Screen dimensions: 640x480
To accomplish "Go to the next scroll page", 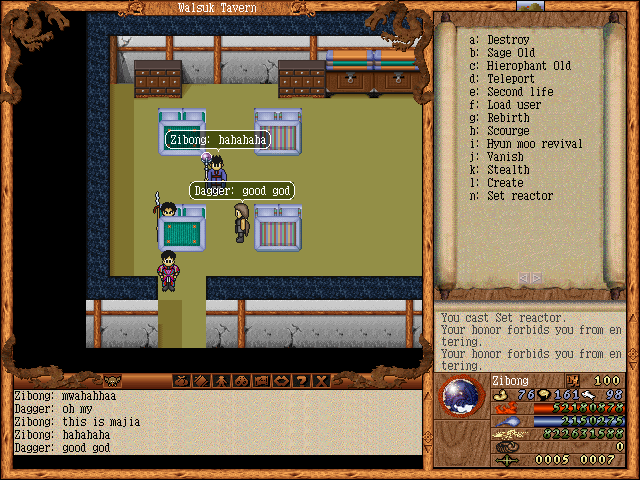I will click(x=537, y=278).
